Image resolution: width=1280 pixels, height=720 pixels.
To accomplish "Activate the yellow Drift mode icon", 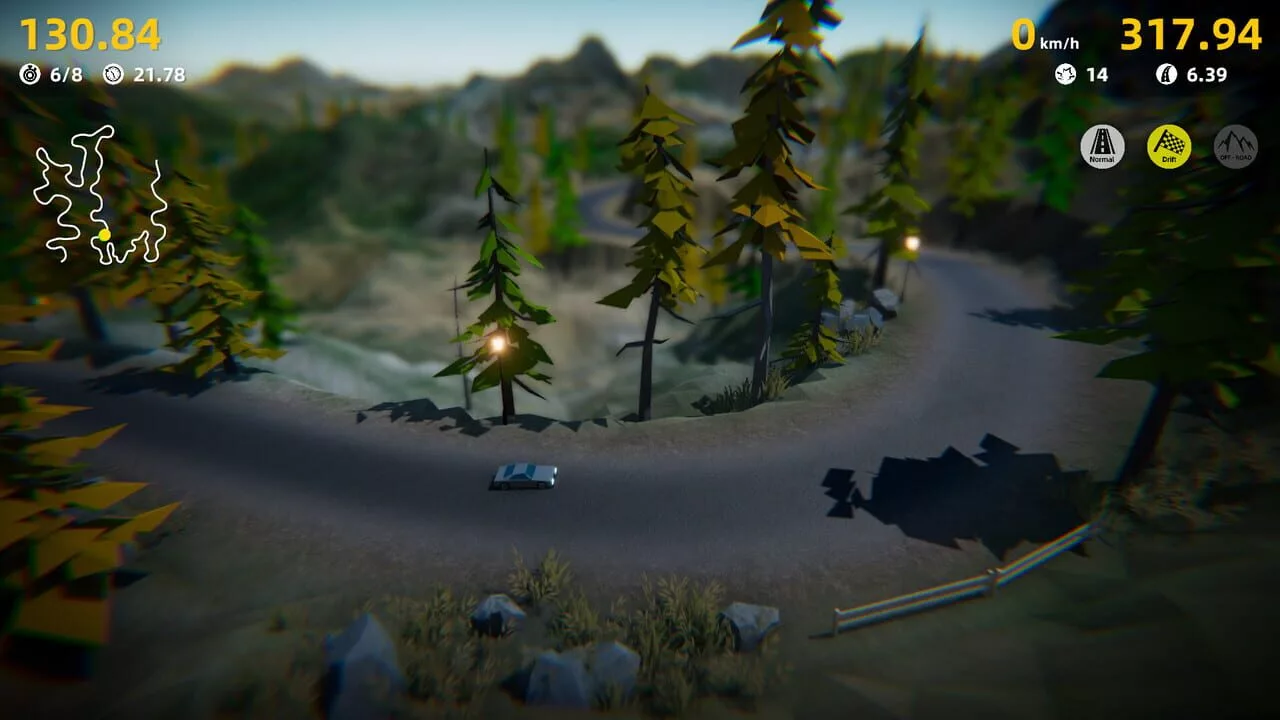I will pyautogui.click(x=1169, y=147).
